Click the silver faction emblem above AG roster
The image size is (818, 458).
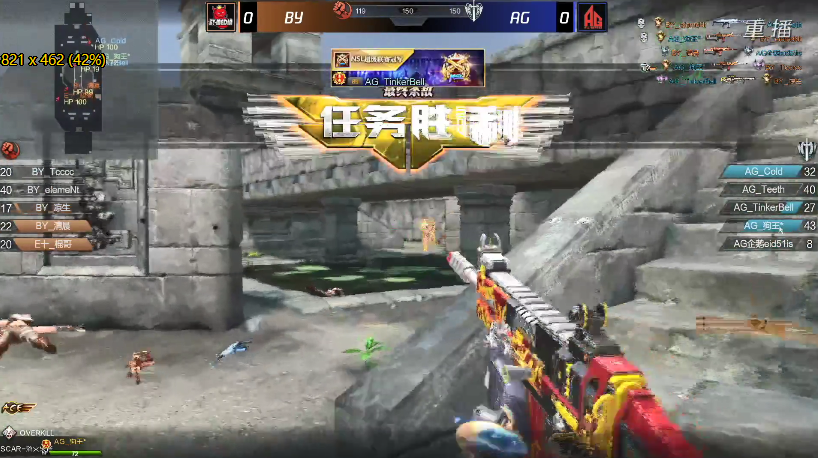point(807,149)
